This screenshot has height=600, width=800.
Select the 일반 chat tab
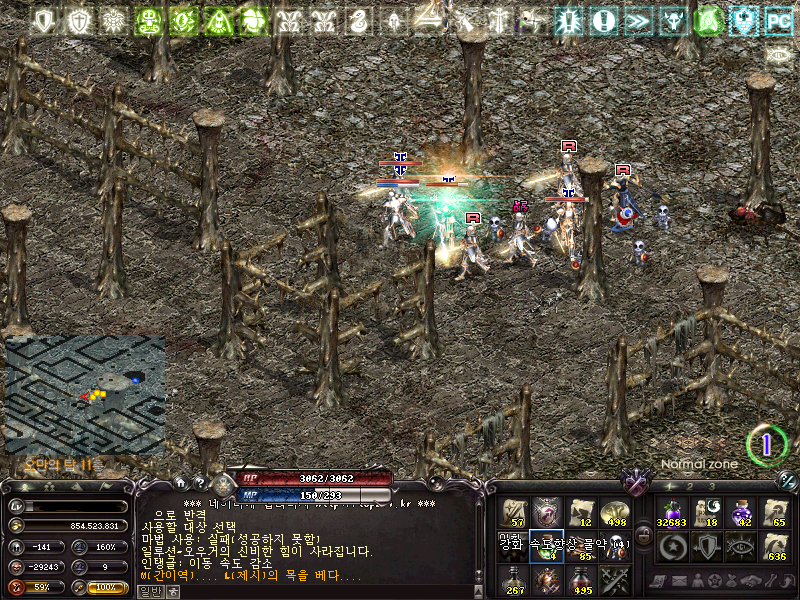150,591
